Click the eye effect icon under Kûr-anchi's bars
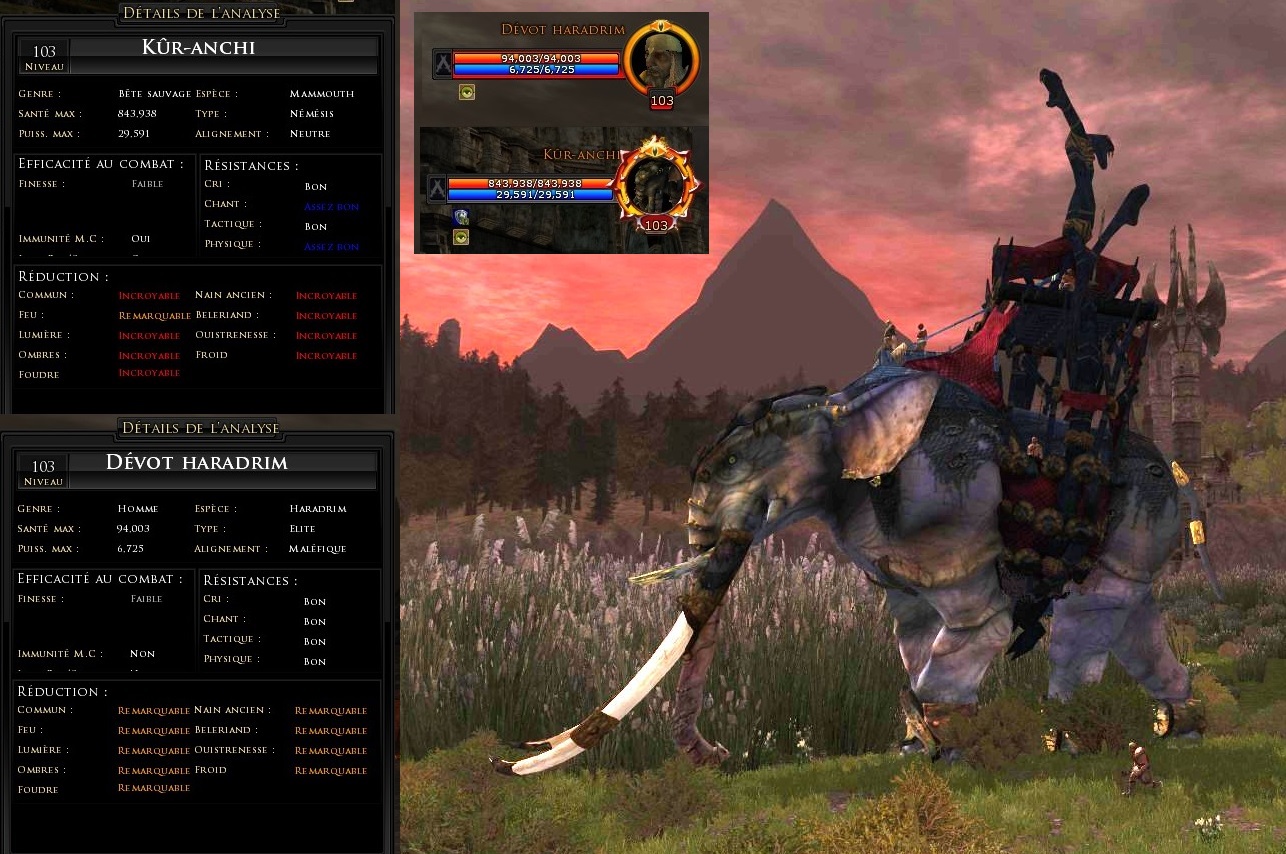Viewport: 1286px width, 854px height. point(461,237)
